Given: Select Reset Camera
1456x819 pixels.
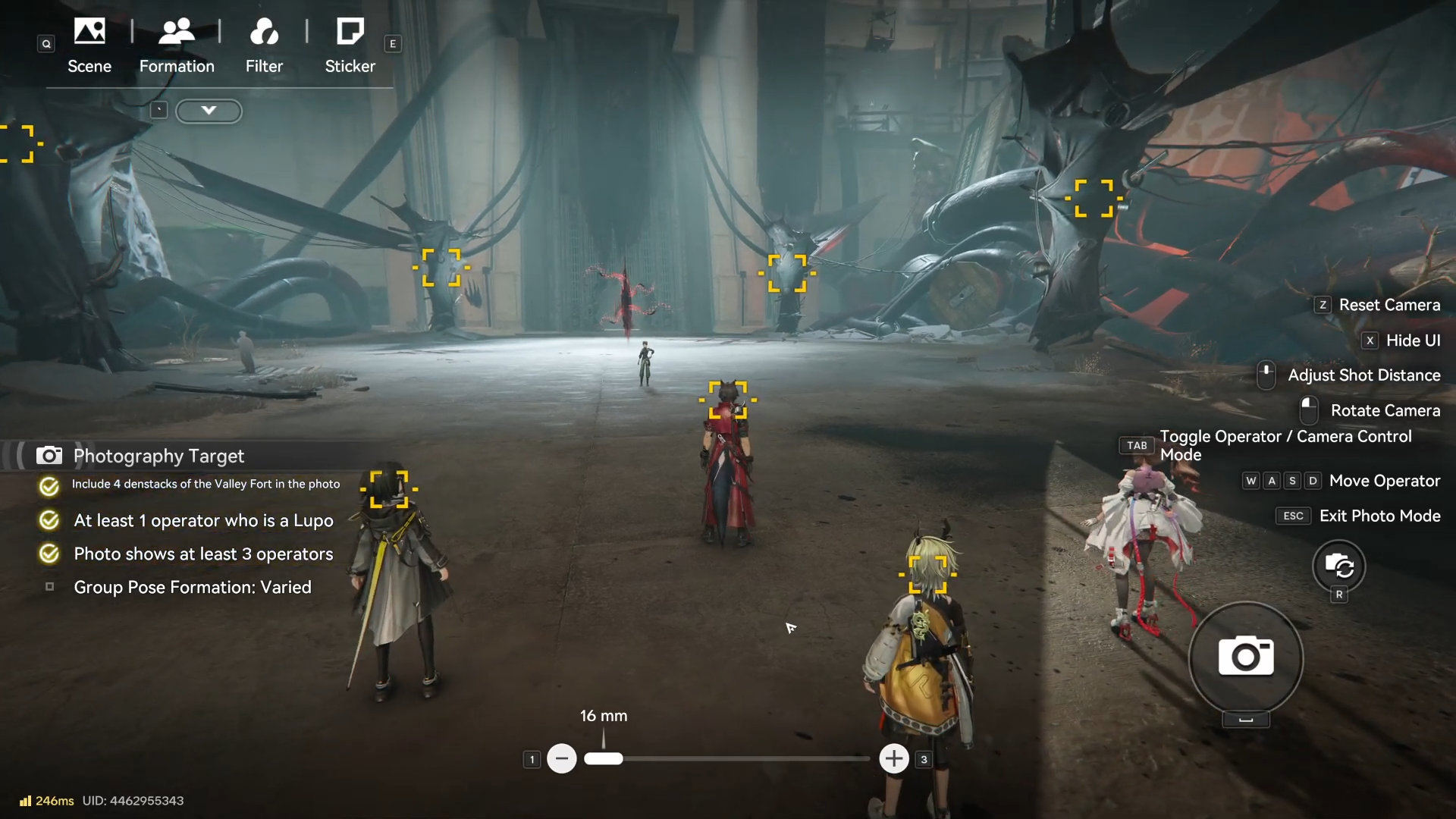Looking at the screenshot, I should click(x=1389, y=305).
